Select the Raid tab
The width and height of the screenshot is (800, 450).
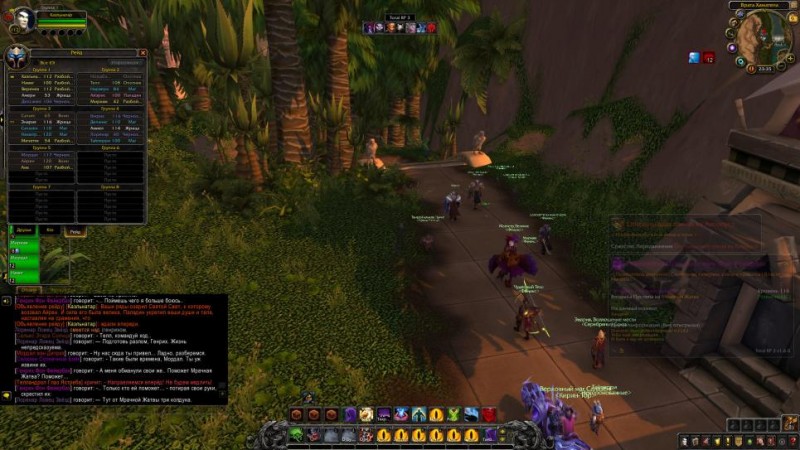75,230
